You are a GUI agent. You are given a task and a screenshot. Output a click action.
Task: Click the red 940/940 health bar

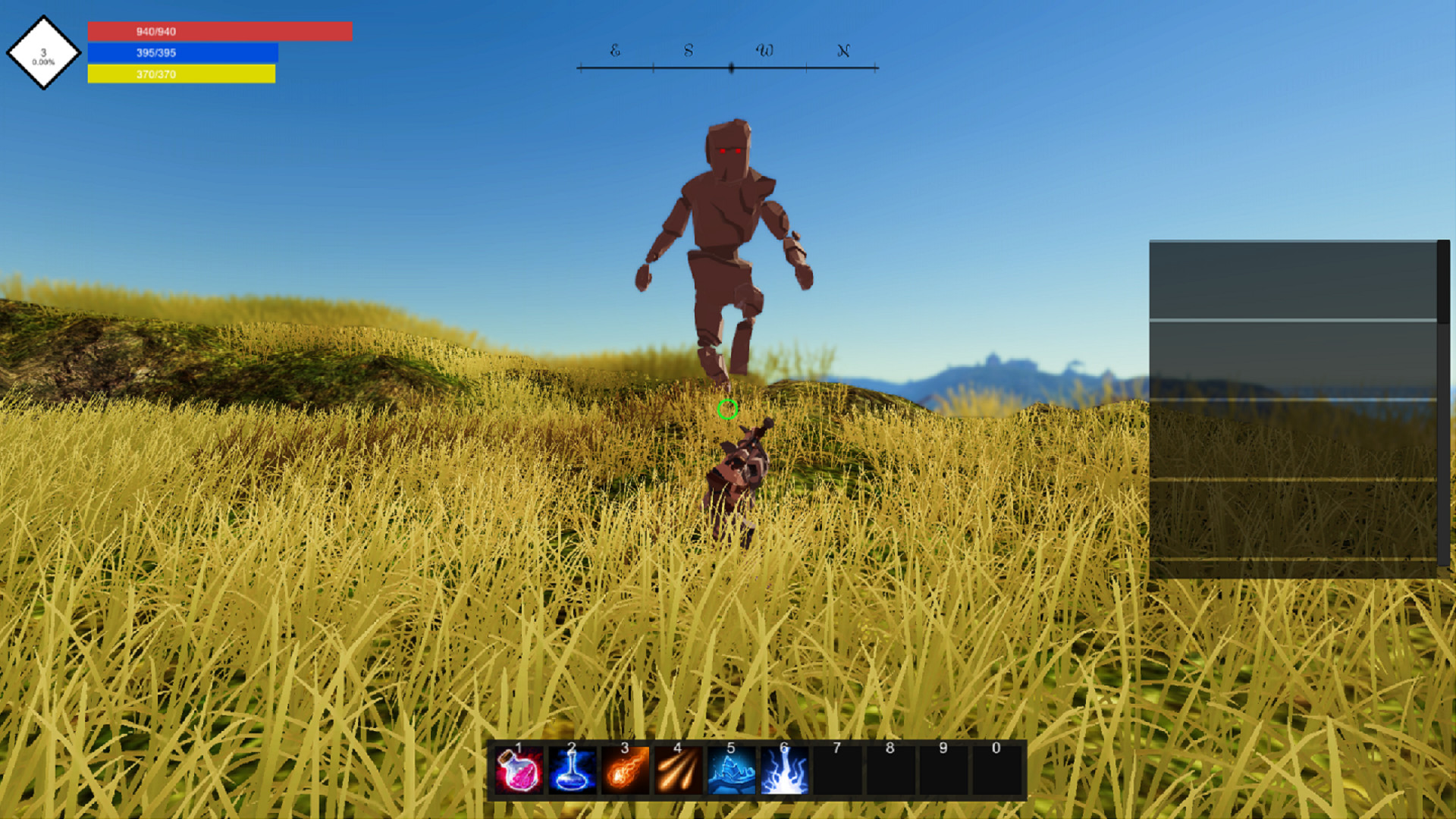coord(220,31)
